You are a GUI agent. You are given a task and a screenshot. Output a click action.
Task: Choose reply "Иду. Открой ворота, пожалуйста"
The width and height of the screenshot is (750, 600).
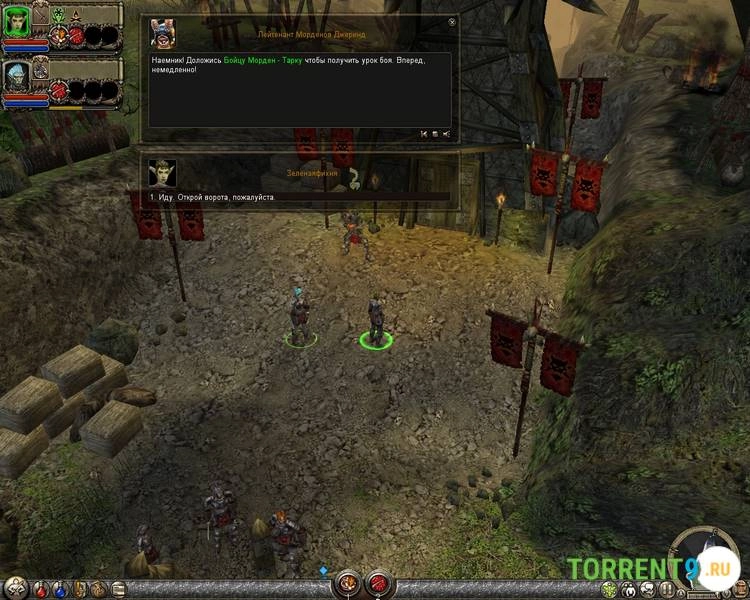tap(206, 197)
